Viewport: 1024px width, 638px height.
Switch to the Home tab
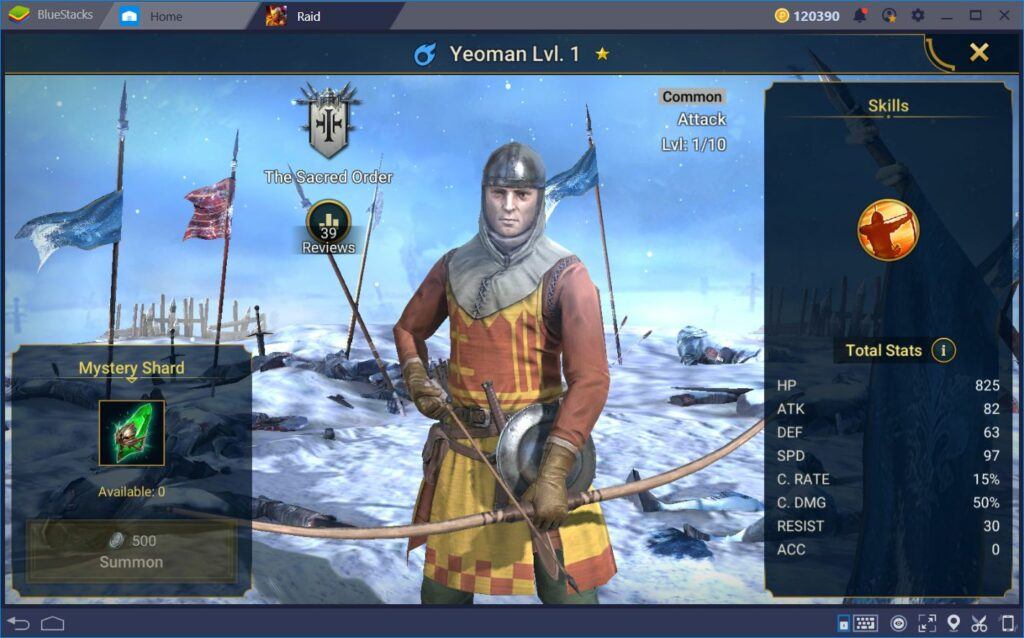(x=165, y=16)
